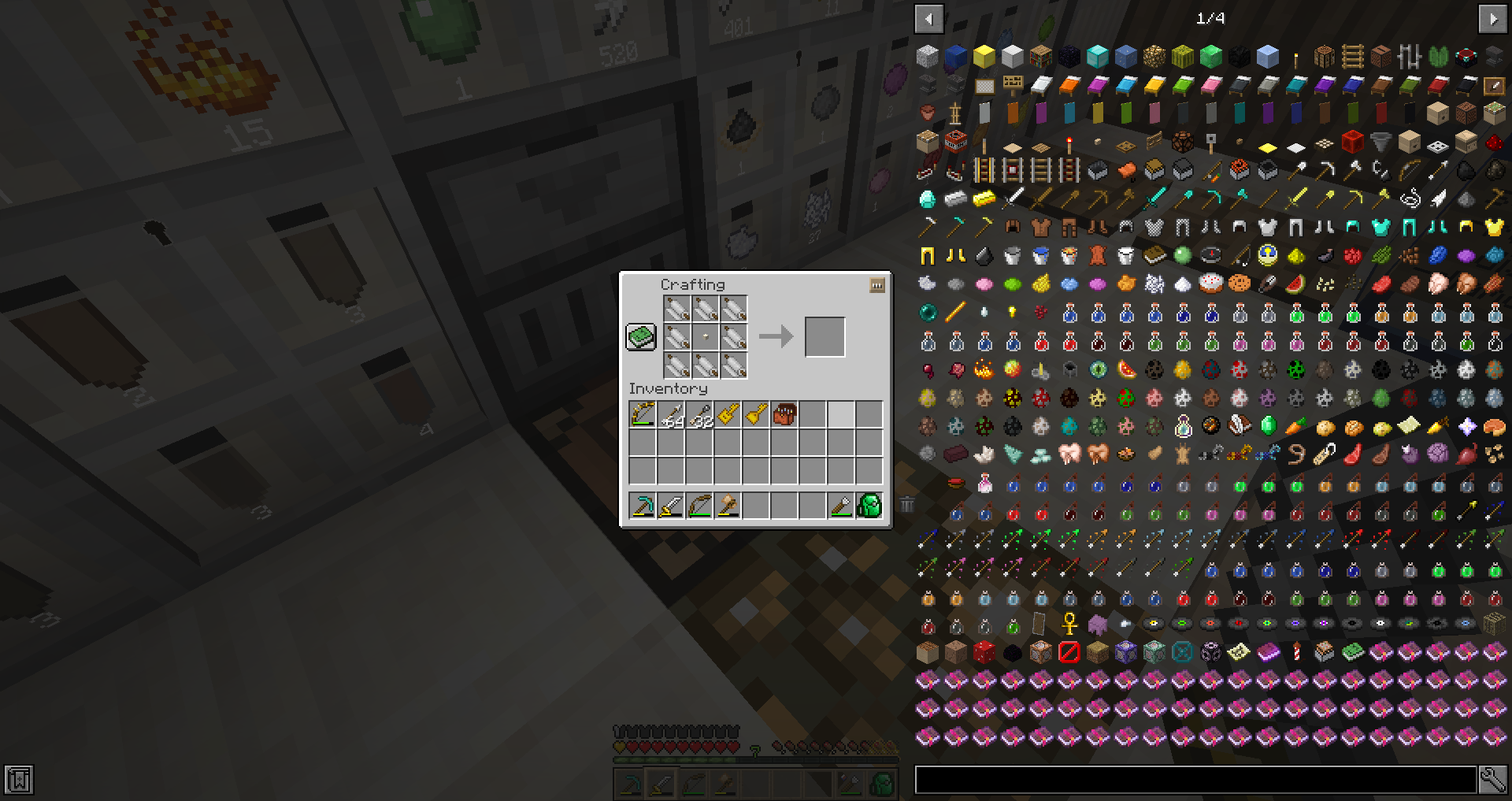Screen dimensions: 1512x801
Task: Go to the previous item page
Action: tap(929, 19)
